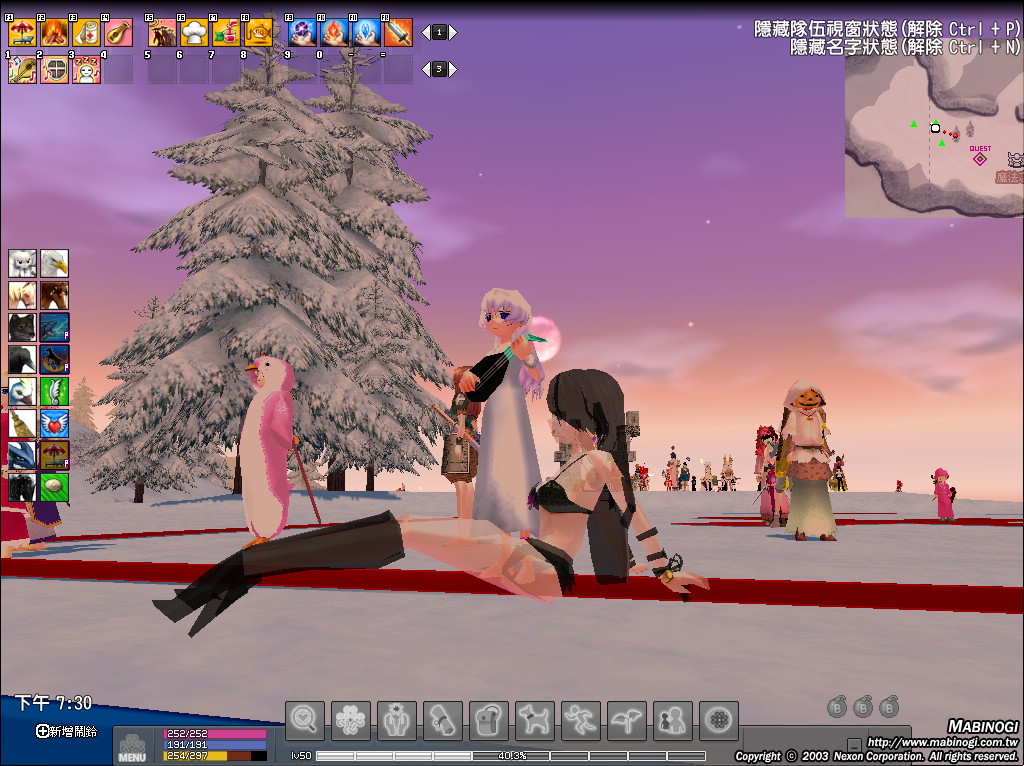Open the pet dog menu button

point(535,720)
